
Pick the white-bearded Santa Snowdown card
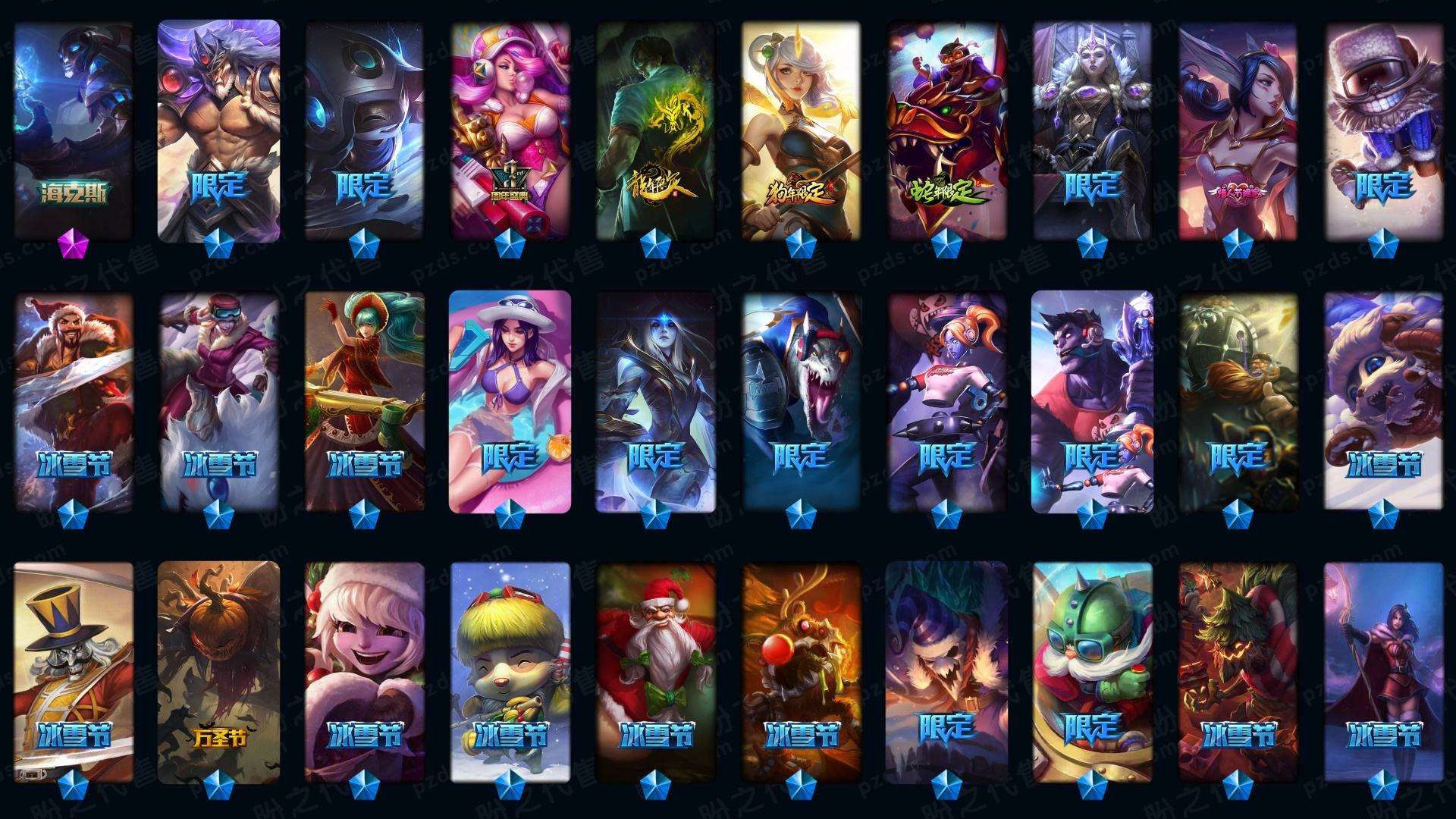[656, 671]
